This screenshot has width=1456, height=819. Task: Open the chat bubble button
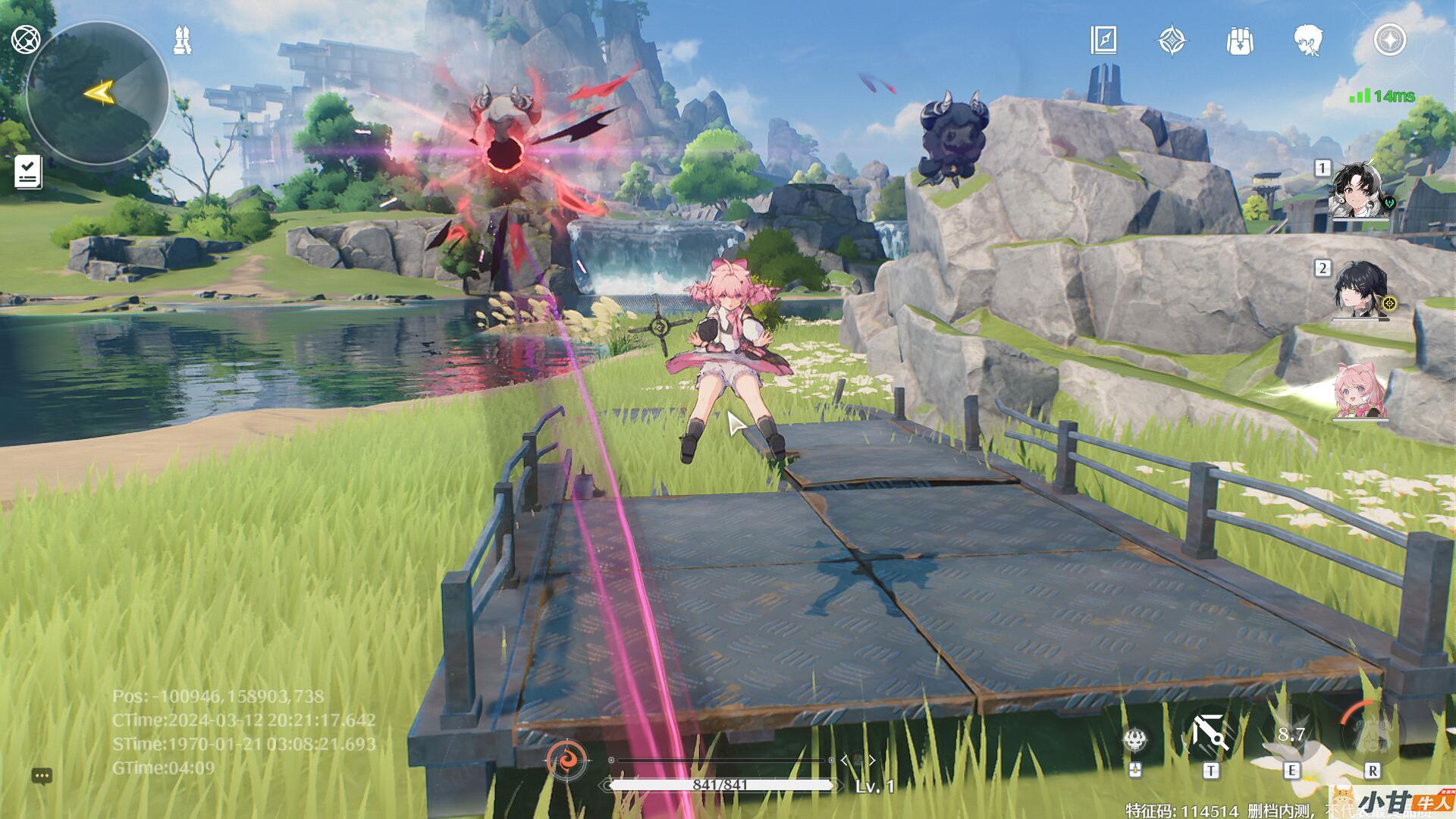(42, 776)
